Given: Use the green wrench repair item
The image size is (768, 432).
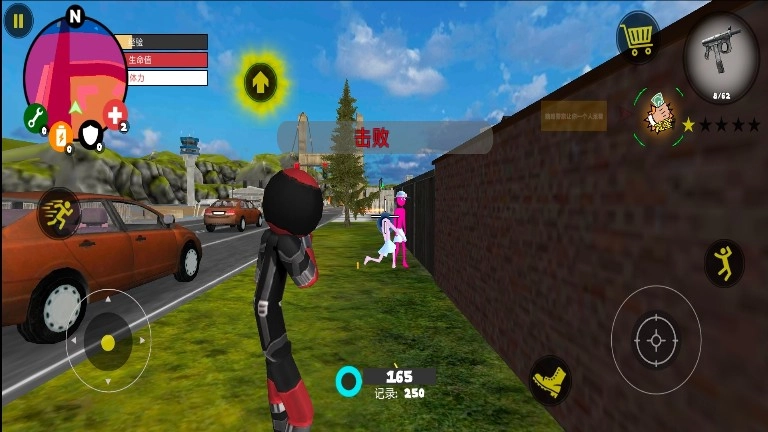Looking at the screenshot, I should 35,118.
